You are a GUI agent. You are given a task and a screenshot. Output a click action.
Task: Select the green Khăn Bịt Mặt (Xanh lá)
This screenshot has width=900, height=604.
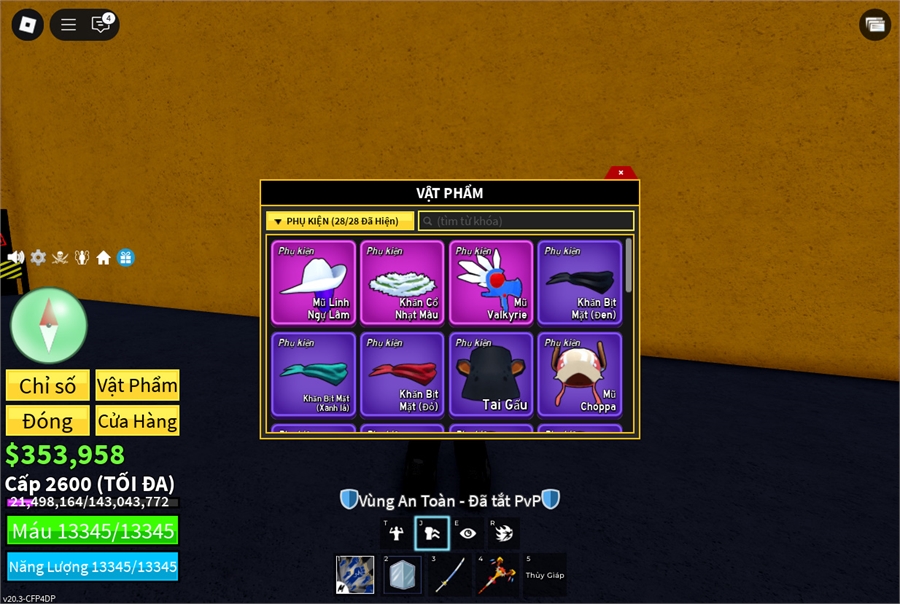pyautogui.click(x=313, y=374)
